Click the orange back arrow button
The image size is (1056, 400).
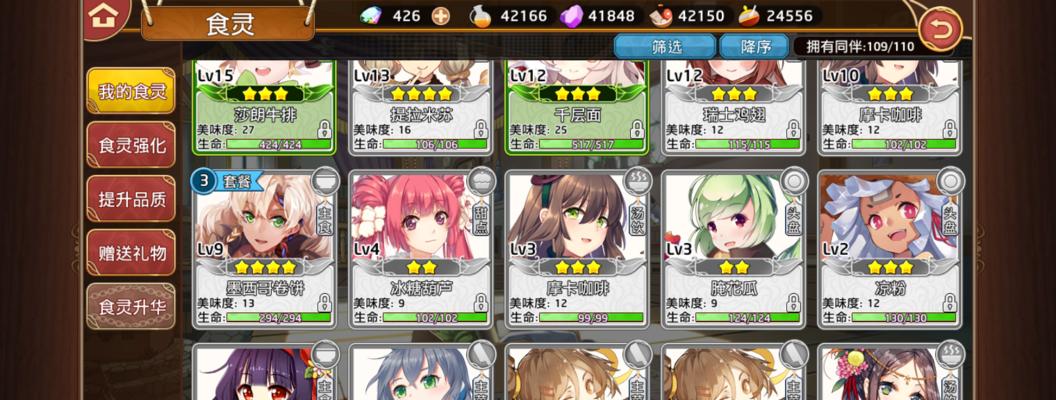click(x=940, y=29)
